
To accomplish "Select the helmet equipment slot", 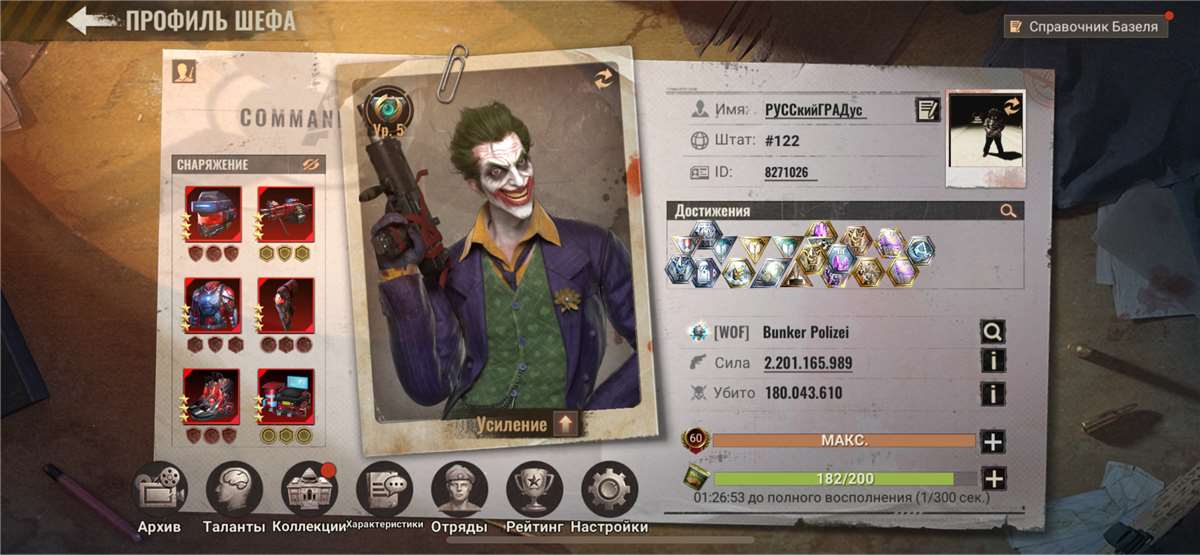I will [x=212, y=214].
